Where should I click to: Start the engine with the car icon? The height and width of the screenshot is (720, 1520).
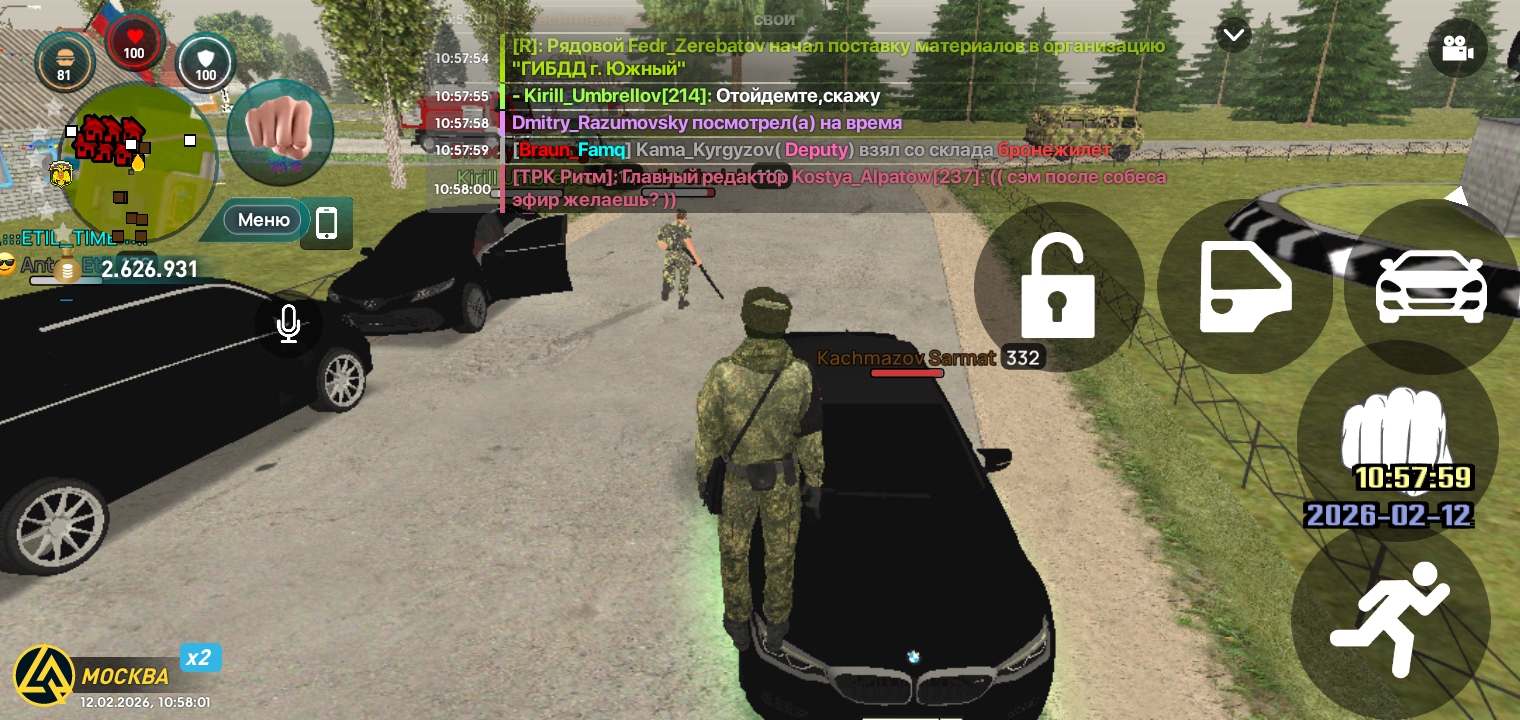(x=1430, y=287)
